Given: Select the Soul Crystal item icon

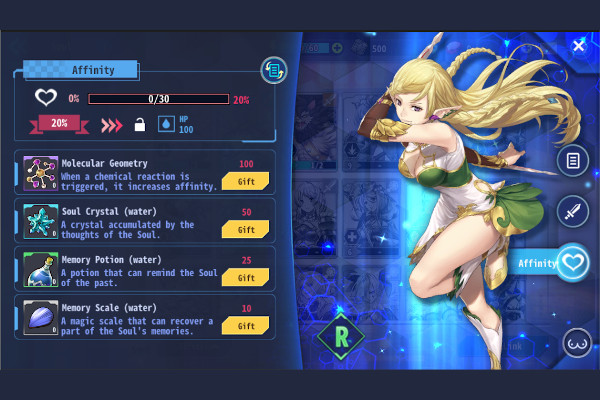Looking at the screenshot, I should 40,221.
